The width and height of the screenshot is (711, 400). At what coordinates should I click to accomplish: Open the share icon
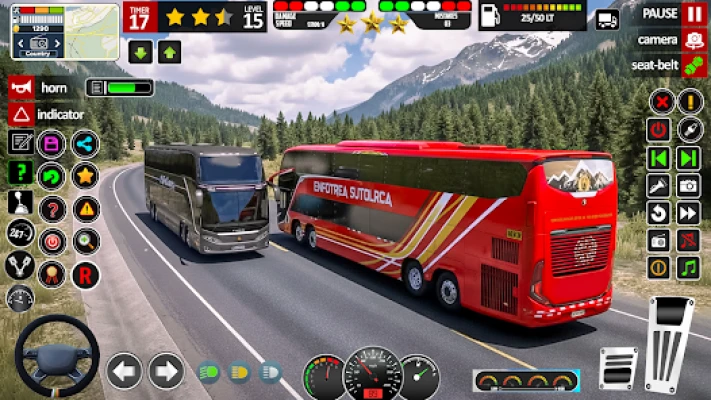86,144
